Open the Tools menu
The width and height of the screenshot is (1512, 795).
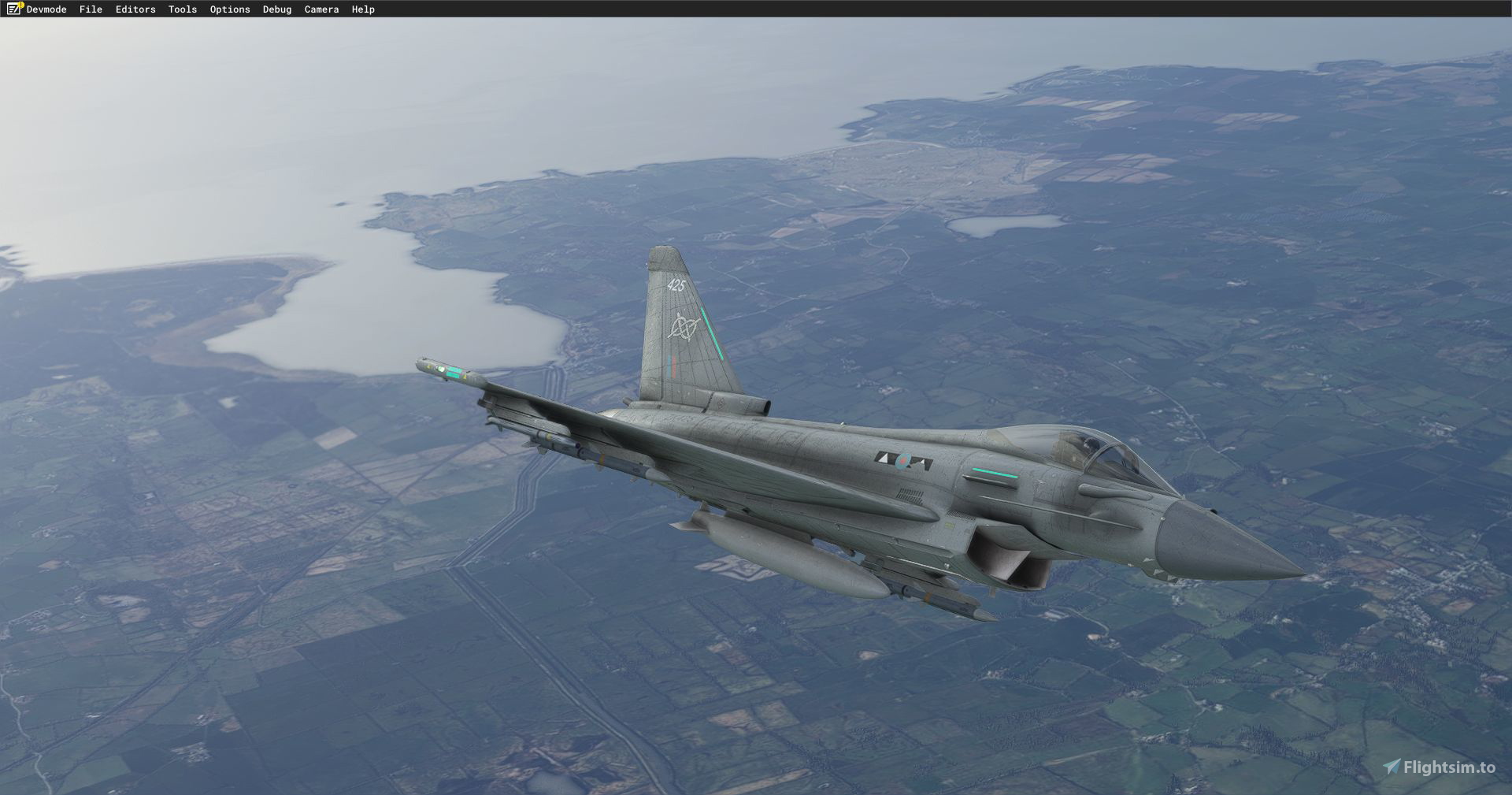click(x=181, y=9)
